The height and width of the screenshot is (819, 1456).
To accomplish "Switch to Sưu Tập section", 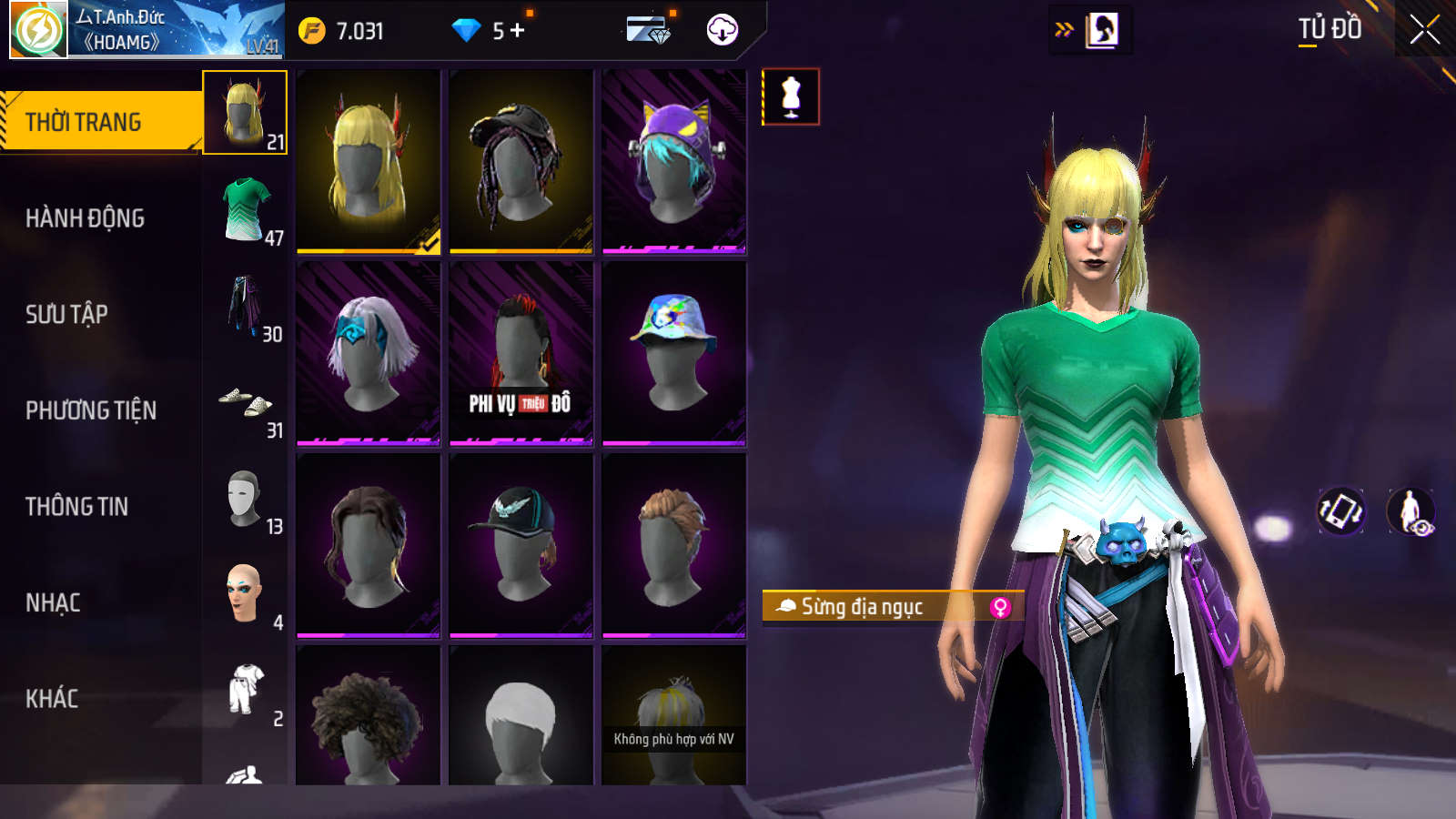I will [66, 315].
